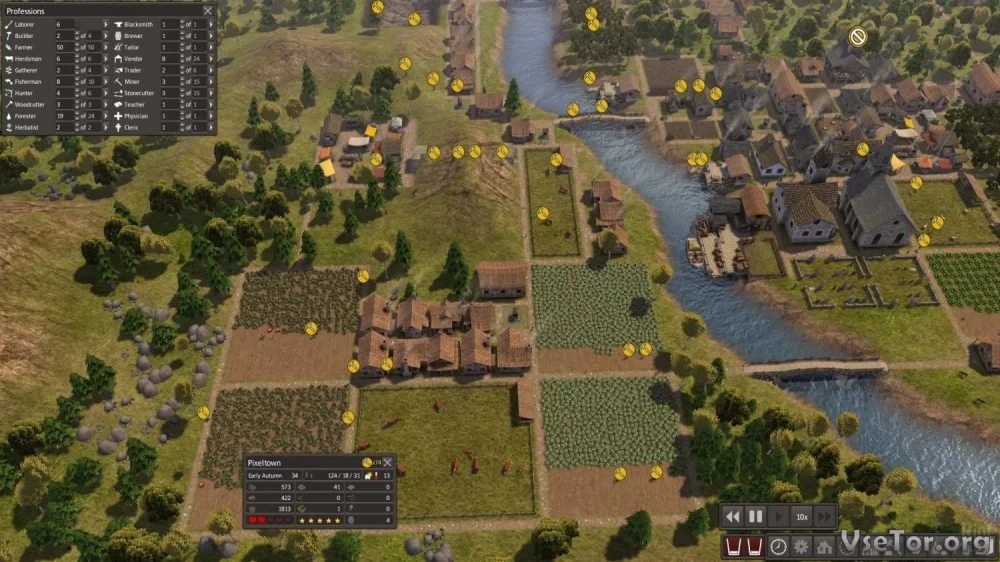The width and height of the screenshot is (1000, 562).
Task: Click the arrow beside the Cleric row
Action: point(209,127)
